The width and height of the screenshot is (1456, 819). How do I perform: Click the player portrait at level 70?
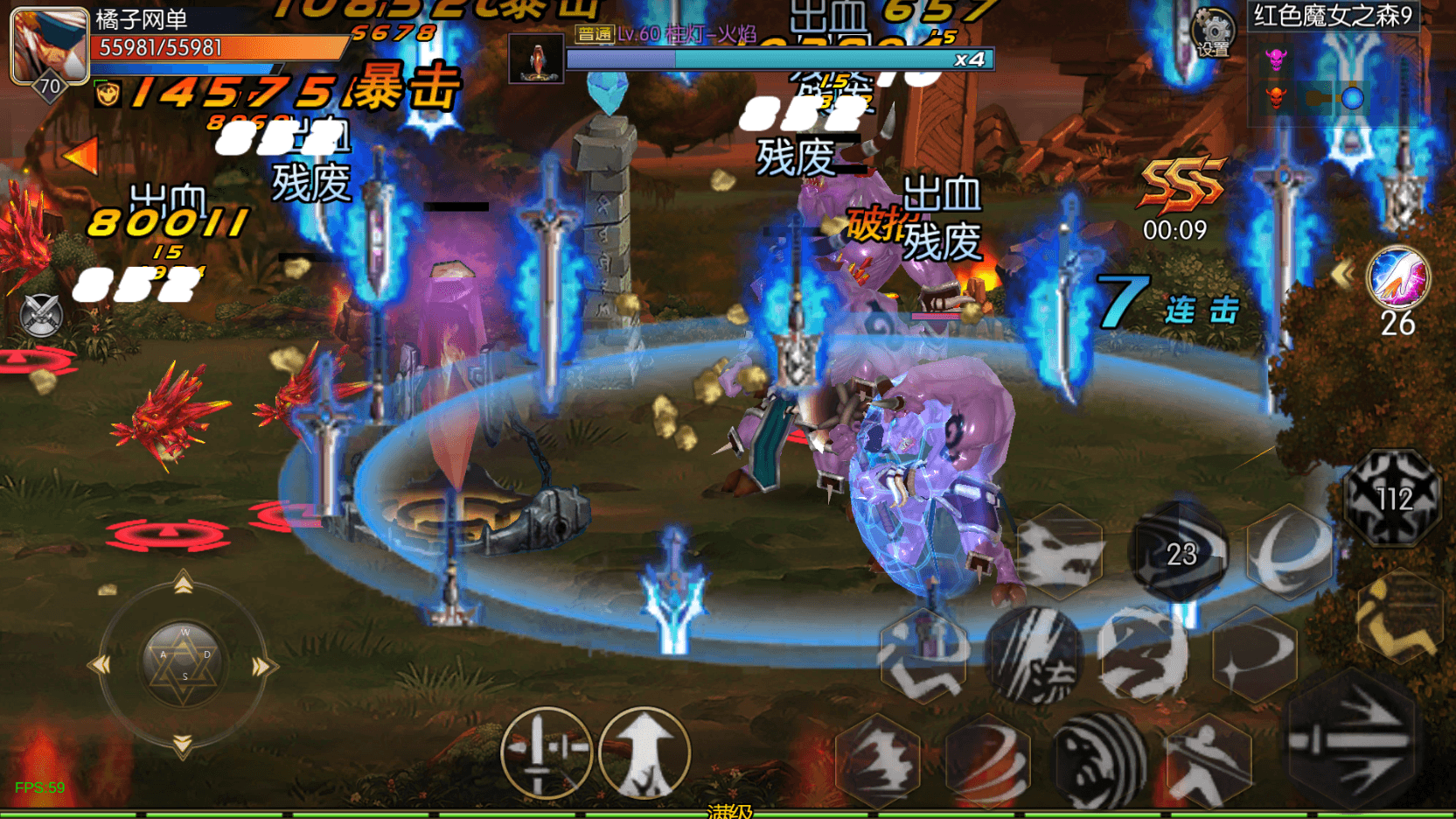pyautogui.click(x=48, y=45)
